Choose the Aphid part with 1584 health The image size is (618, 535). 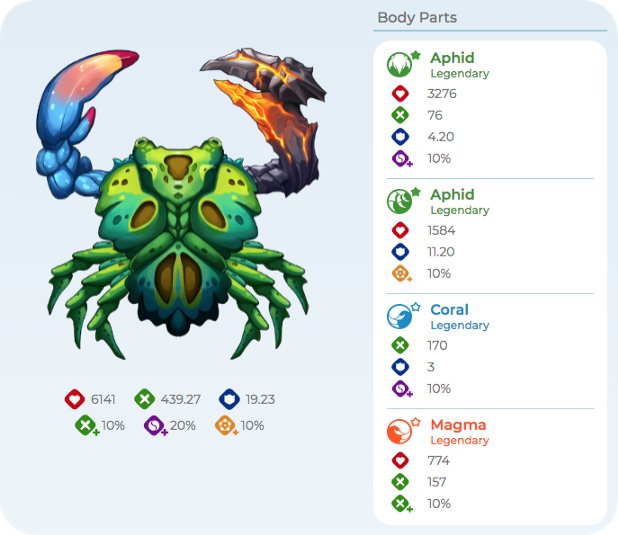click(400, 202)
